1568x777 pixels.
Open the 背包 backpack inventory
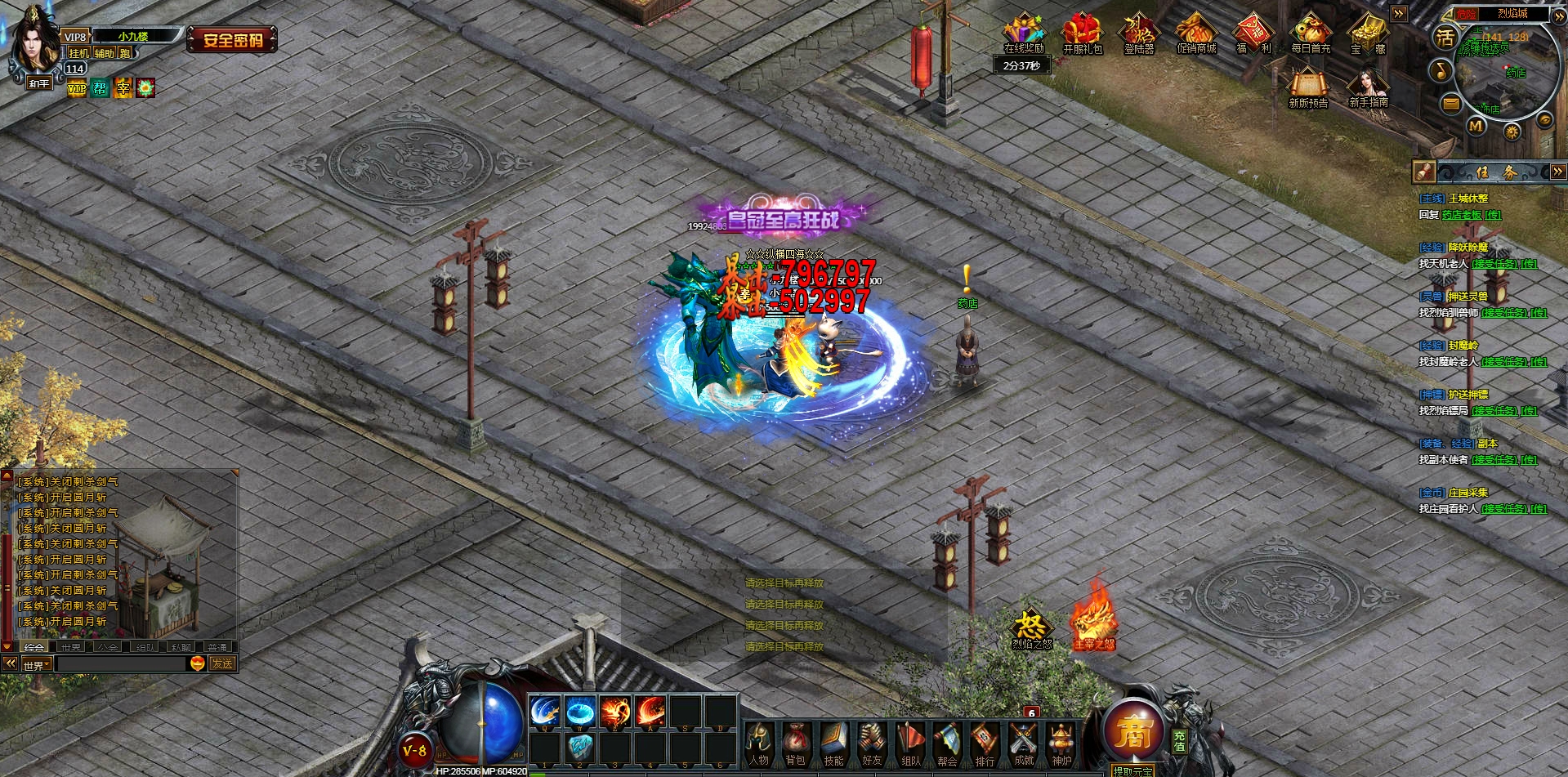tap(796, 744)
